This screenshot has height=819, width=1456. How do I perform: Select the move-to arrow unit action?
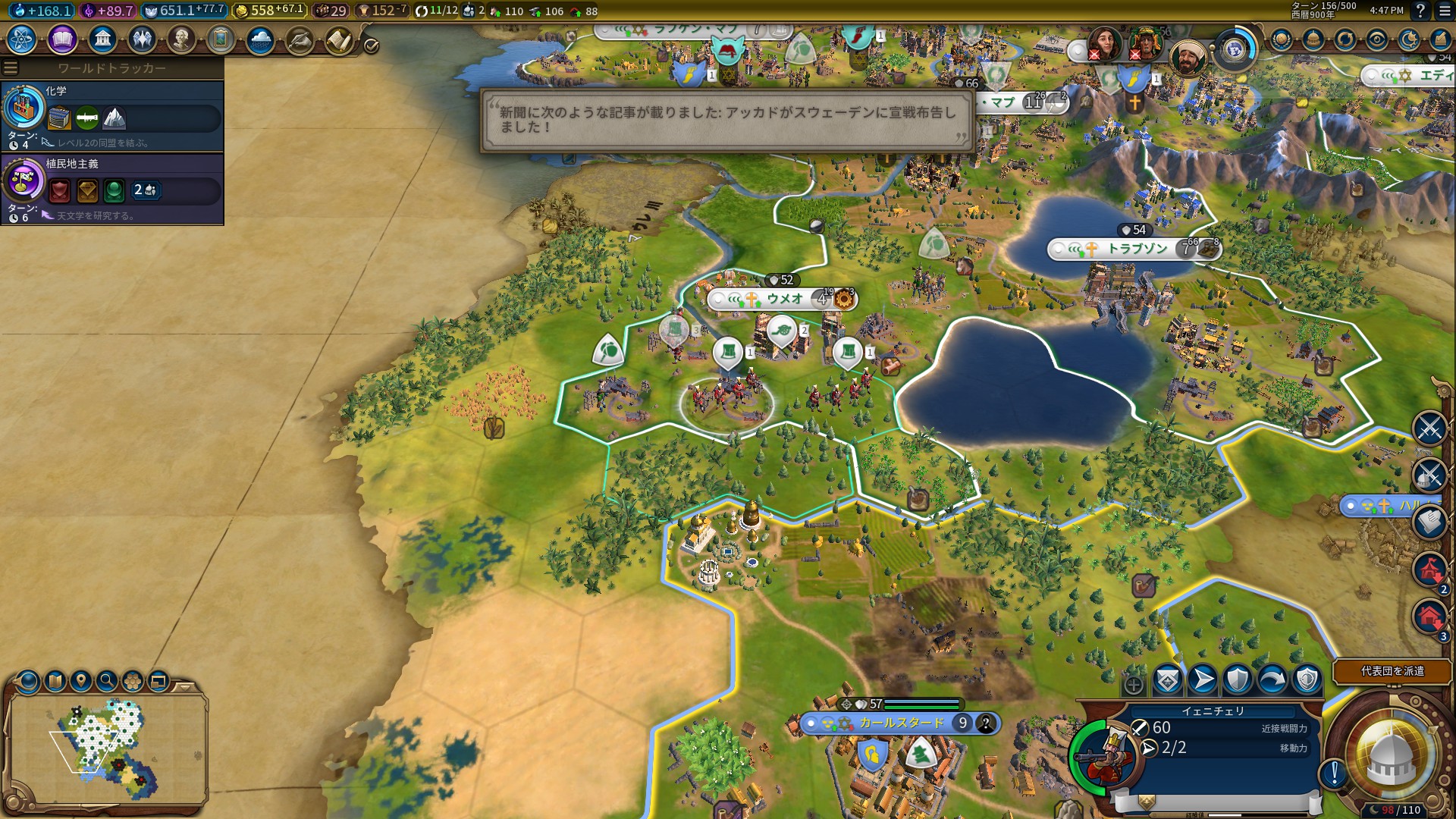(x=1203, y=680)
